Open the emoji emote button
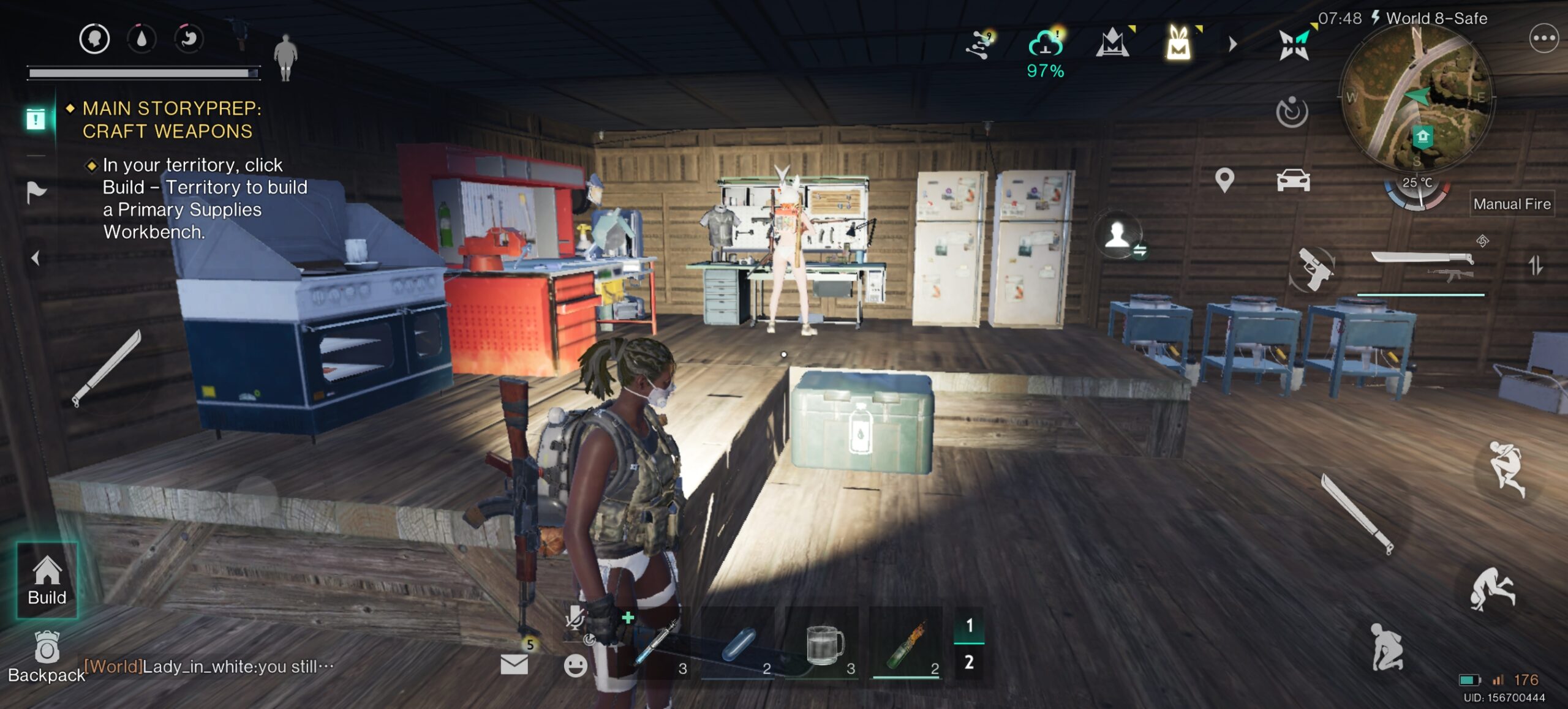The height and width of the screenshot is (709, 1568). coord(575,666)
